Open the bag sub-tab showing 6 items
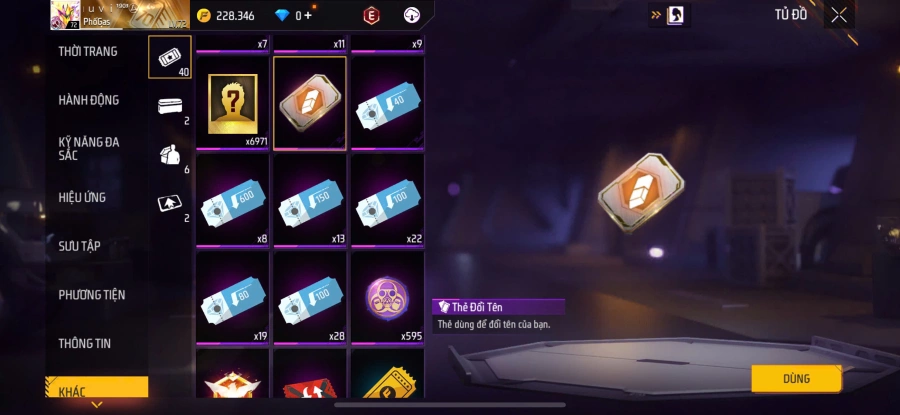 [169, 155]
